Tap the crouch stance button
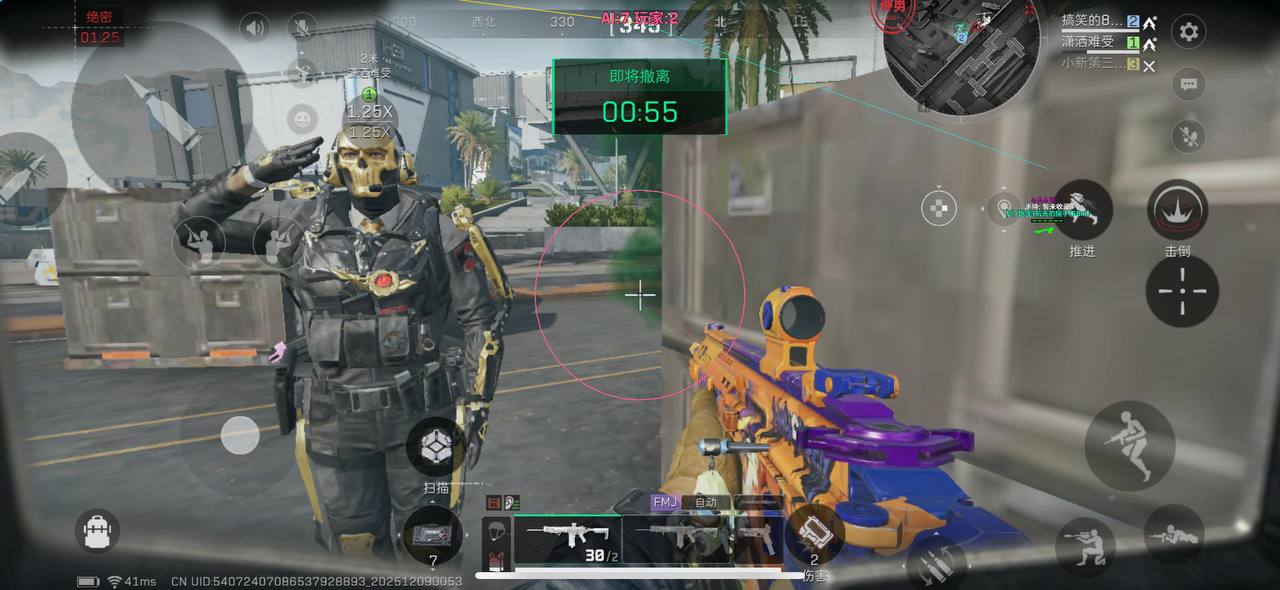Screen dimensions: 1280x590 (1084, 546)
